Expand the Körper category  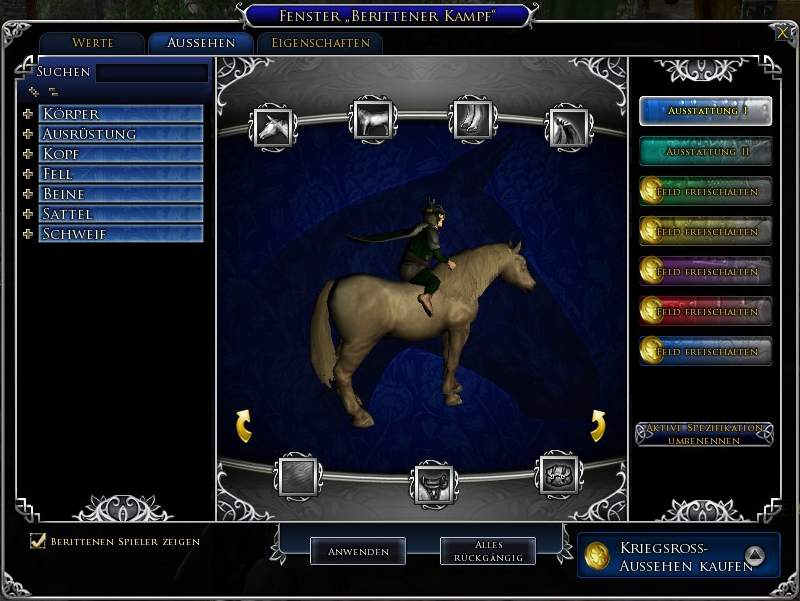coord(28,114)
